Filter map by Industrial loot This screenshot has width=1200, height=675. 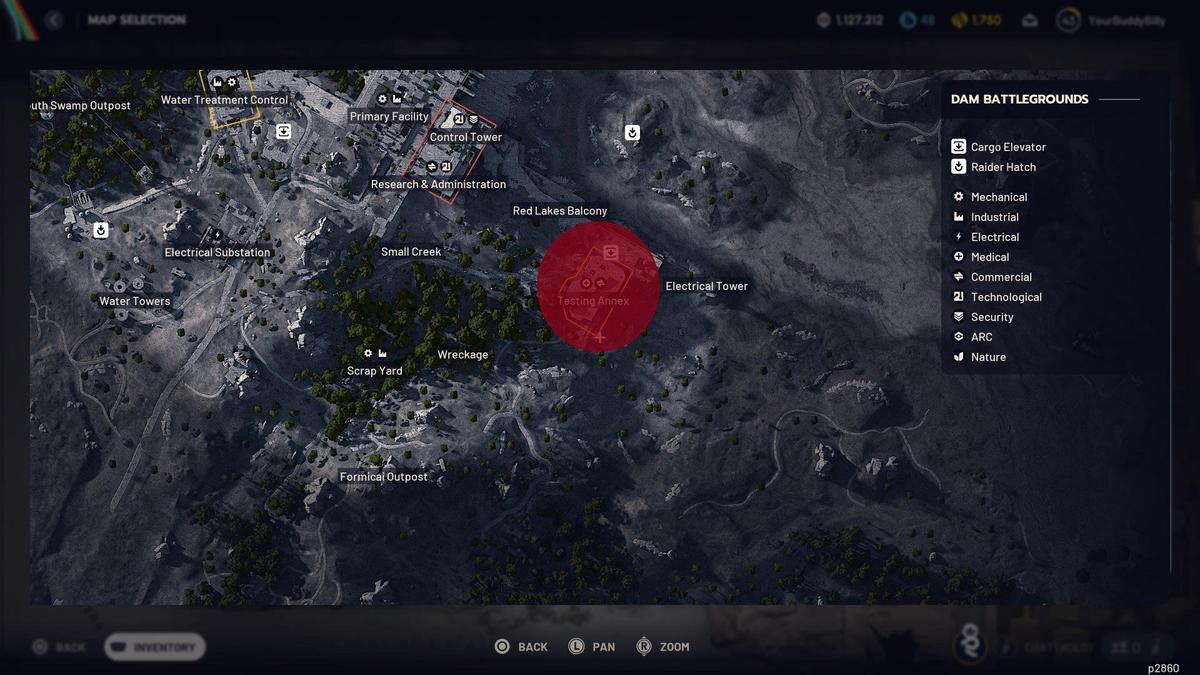(994, 217)
